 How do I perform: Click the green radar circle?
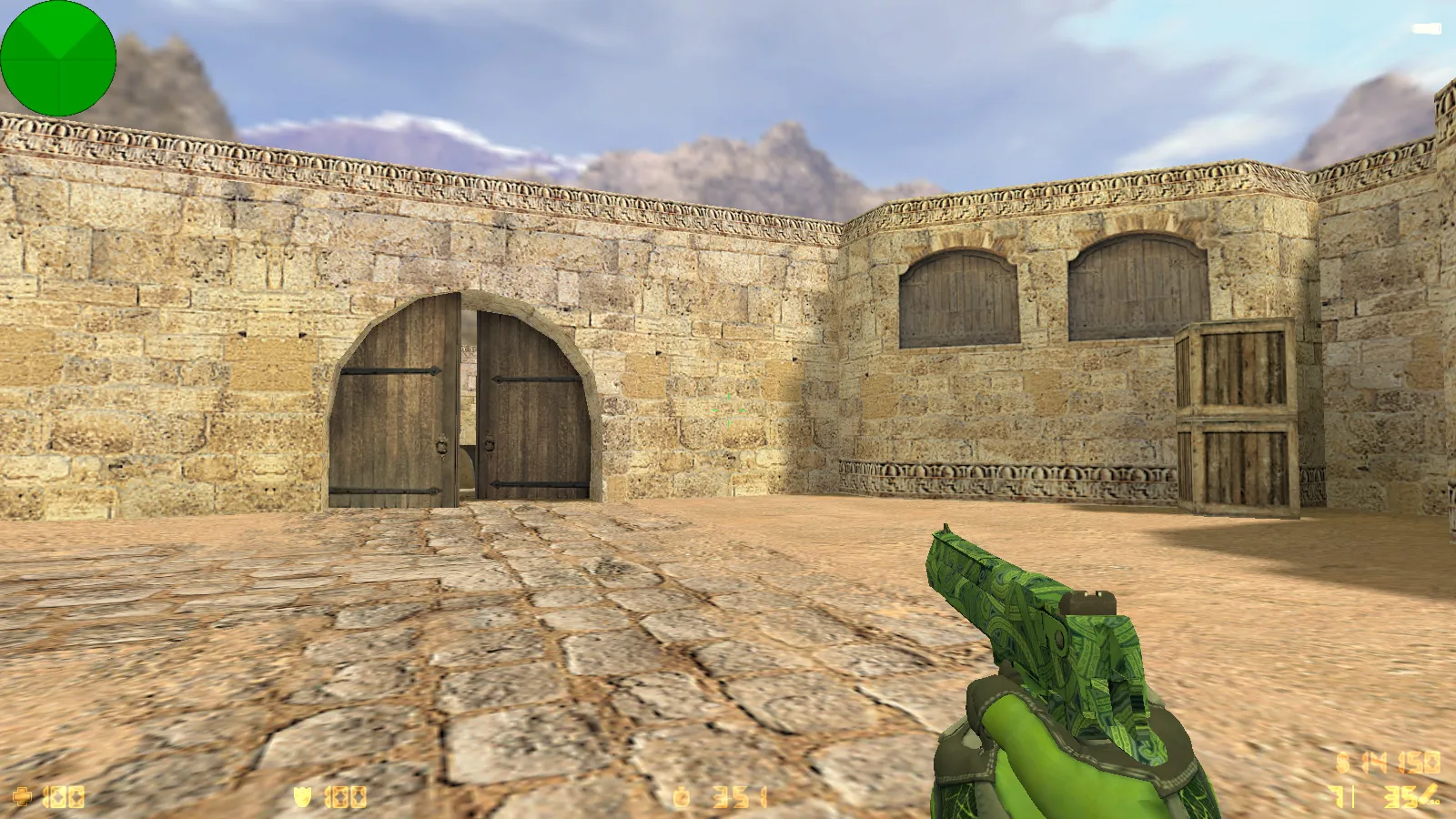[57, 57]
